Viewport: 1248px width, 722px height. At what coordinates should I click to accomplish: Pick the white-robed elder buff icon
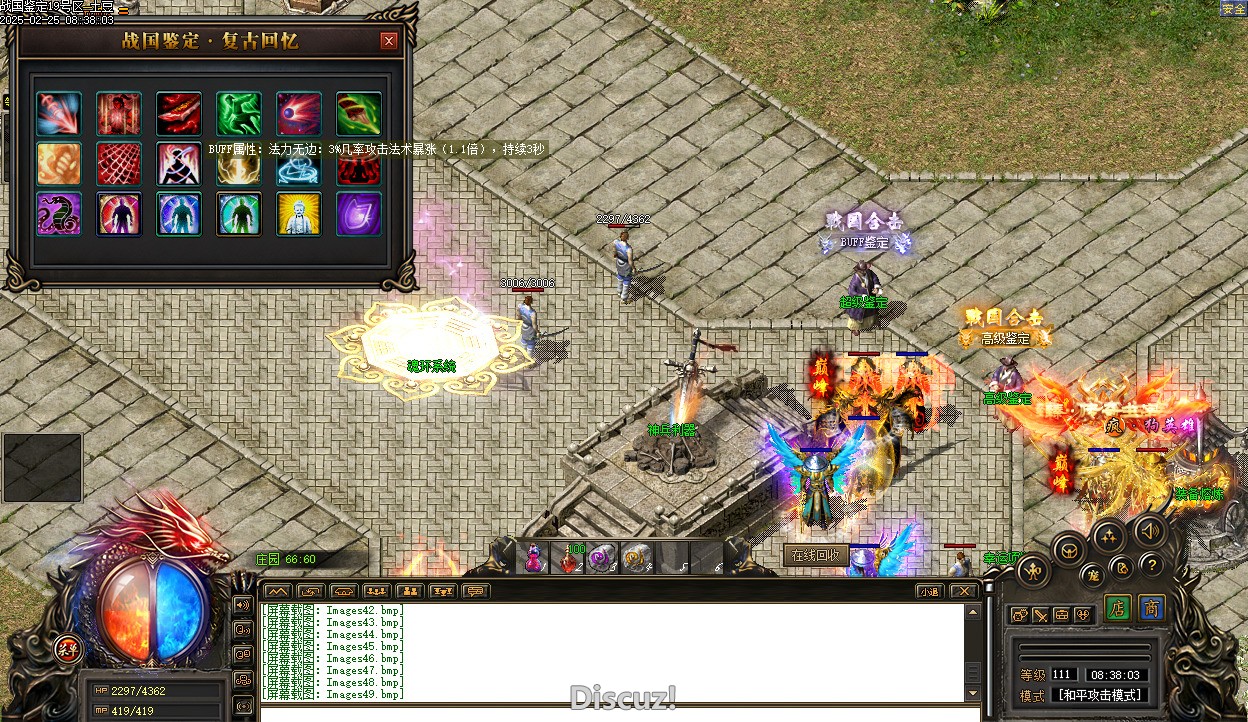tap(299, 214)
